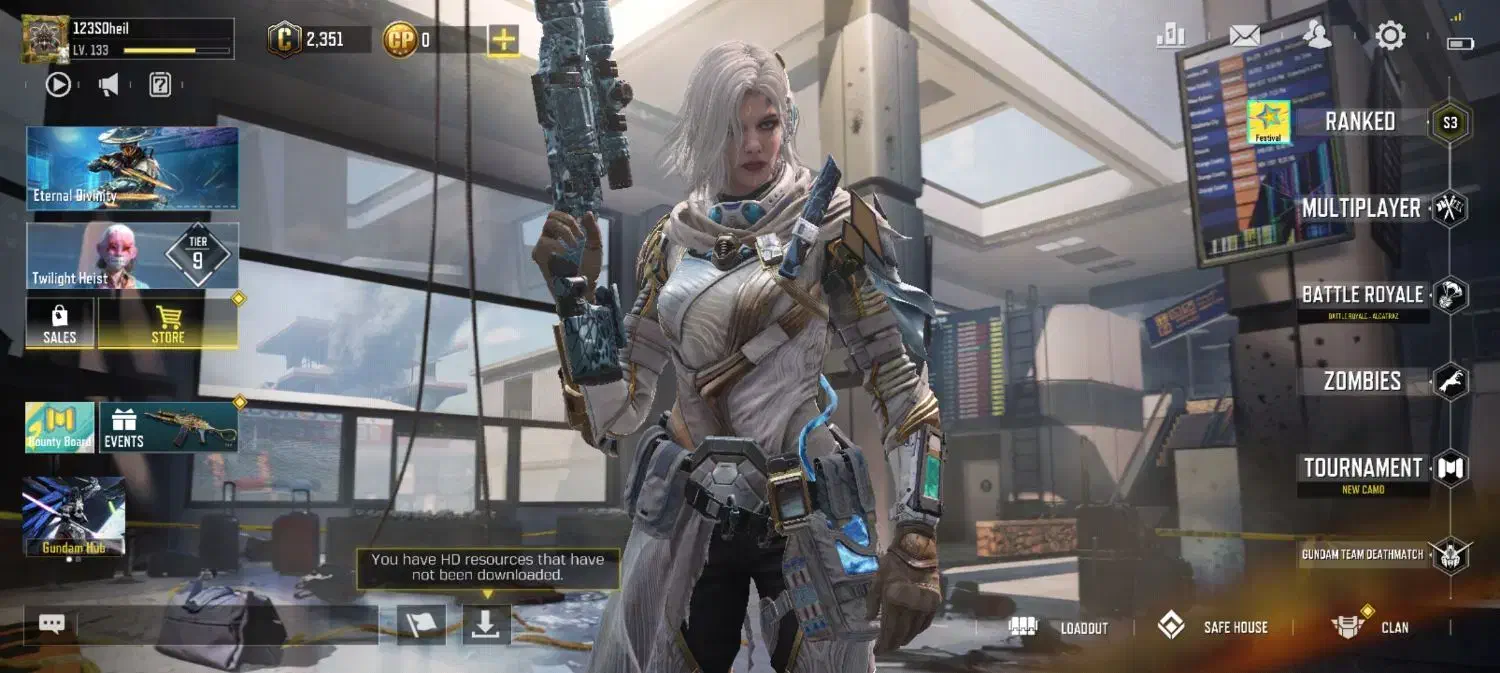Viewport: 1500px width, 673px height.
Task: View the Eternal Divinity banner
Action: click(x=132, y=168)
